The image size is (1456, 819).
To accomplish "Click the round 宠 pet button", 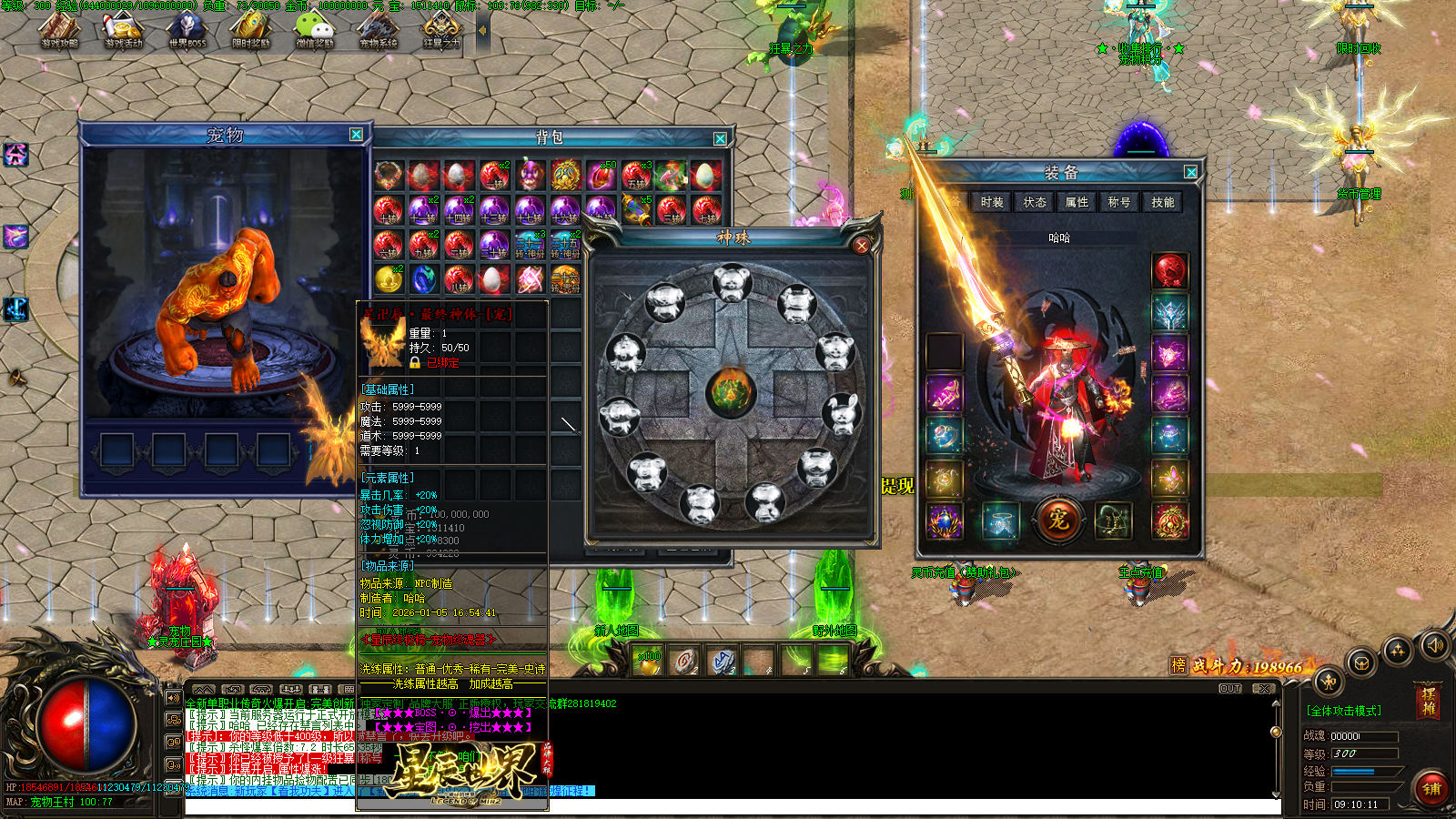I will (x=1057, y=520).
